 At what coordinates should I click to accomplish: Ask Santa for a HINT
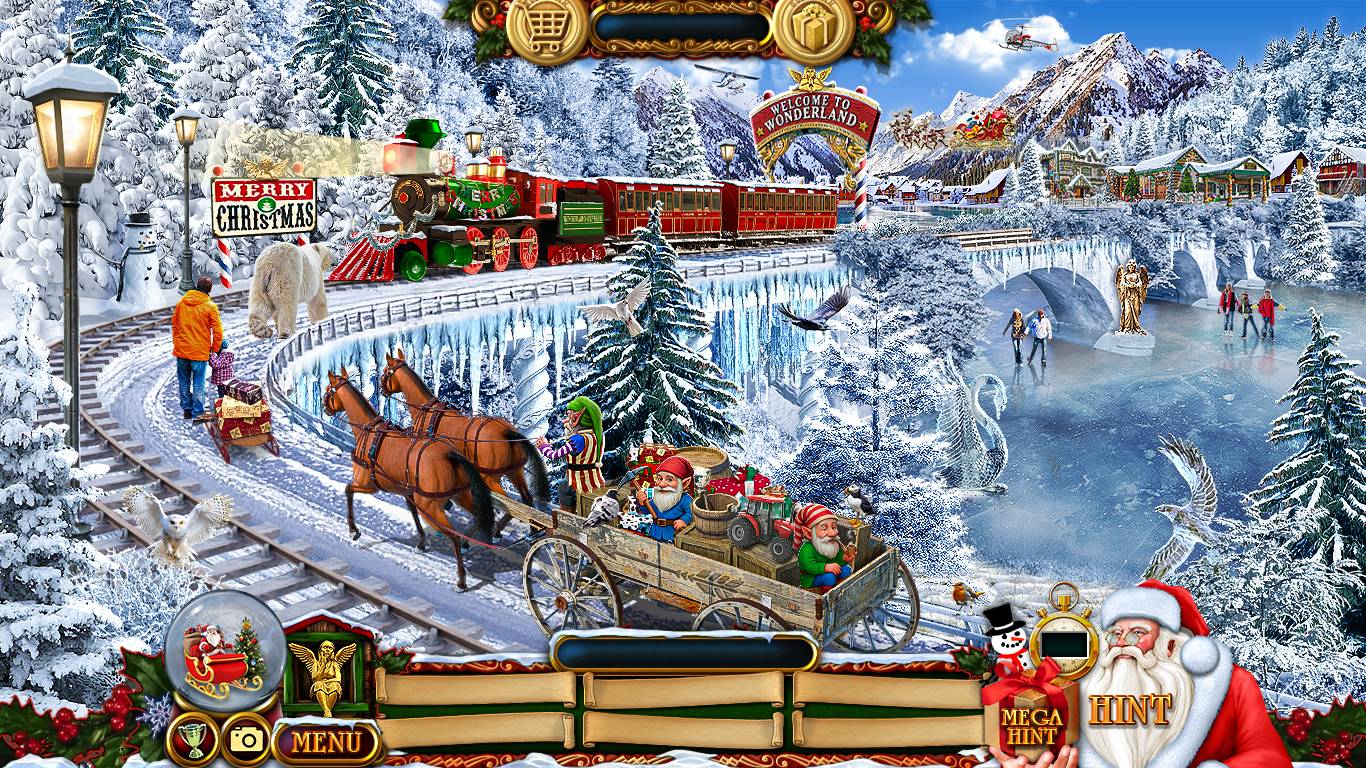(1130, 710)
